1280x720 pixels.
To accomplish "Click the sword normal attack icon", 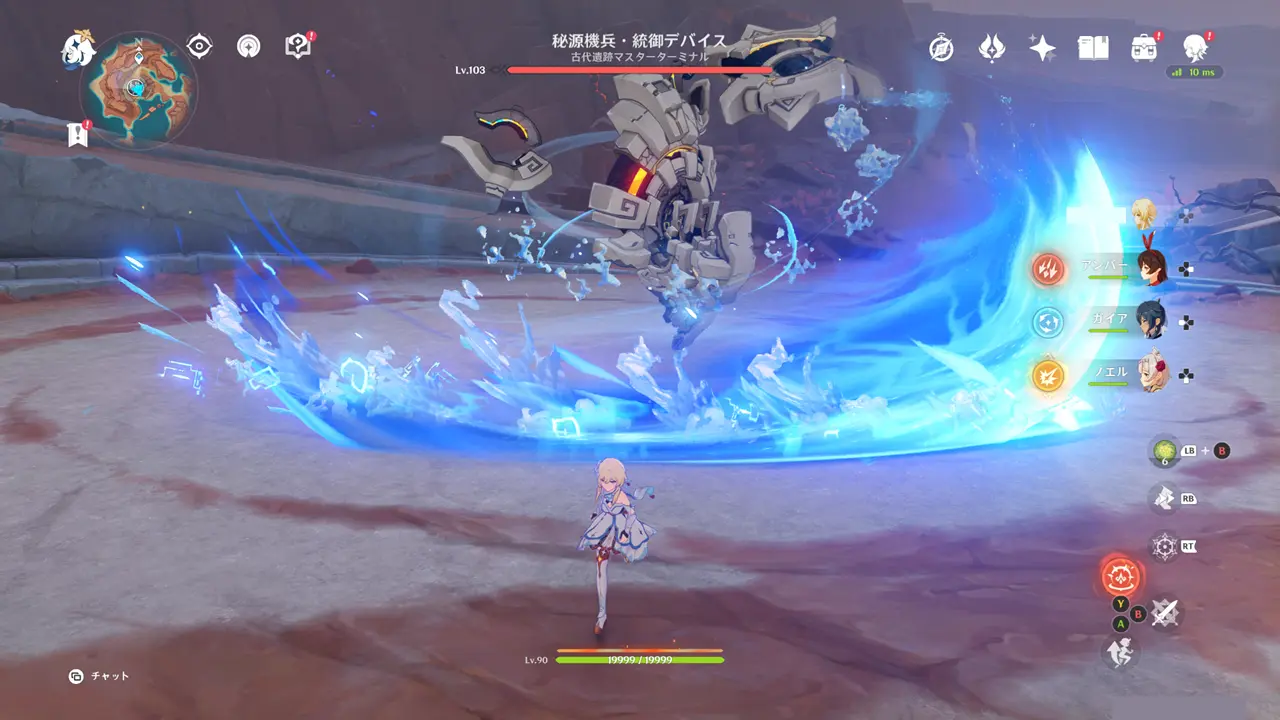I will (1164, 612).
